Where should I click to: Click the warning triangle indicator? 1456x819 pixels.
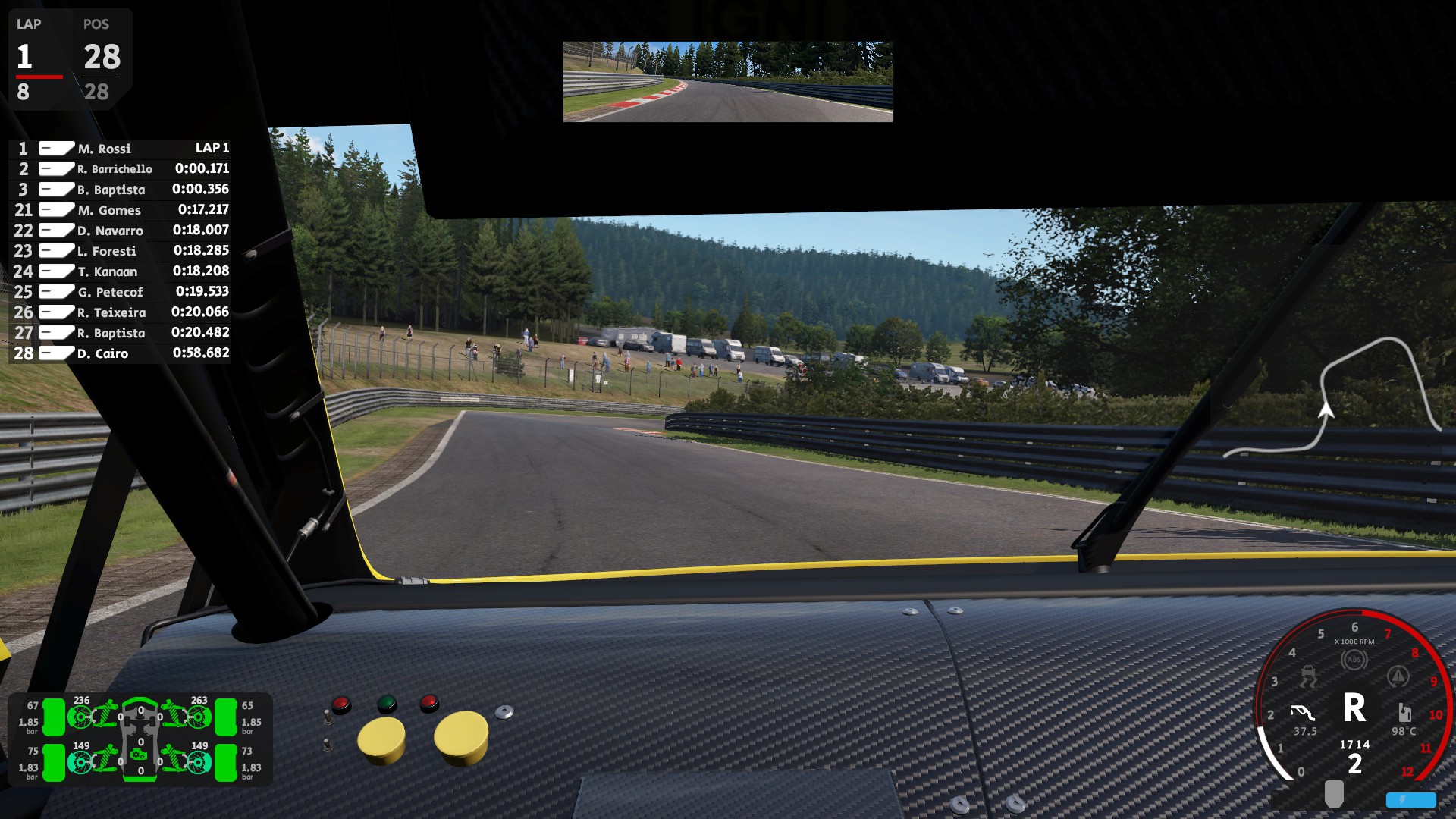click(1398, 676)
